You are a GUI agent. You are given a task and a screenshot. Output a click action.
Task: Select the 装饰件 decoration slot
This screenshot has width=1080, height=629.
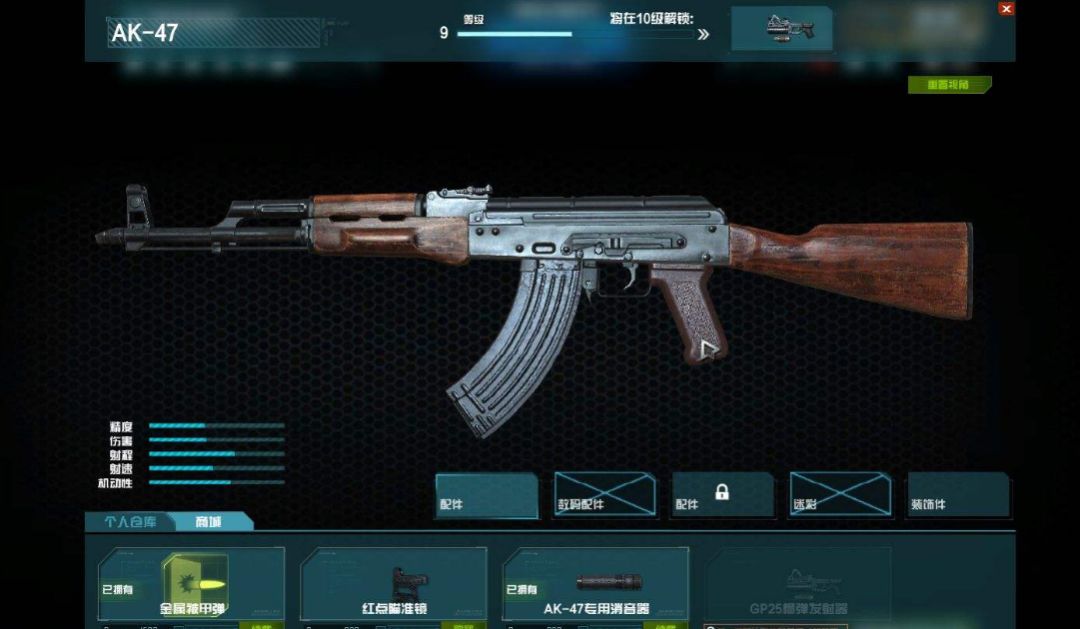(x=958, y=495)
